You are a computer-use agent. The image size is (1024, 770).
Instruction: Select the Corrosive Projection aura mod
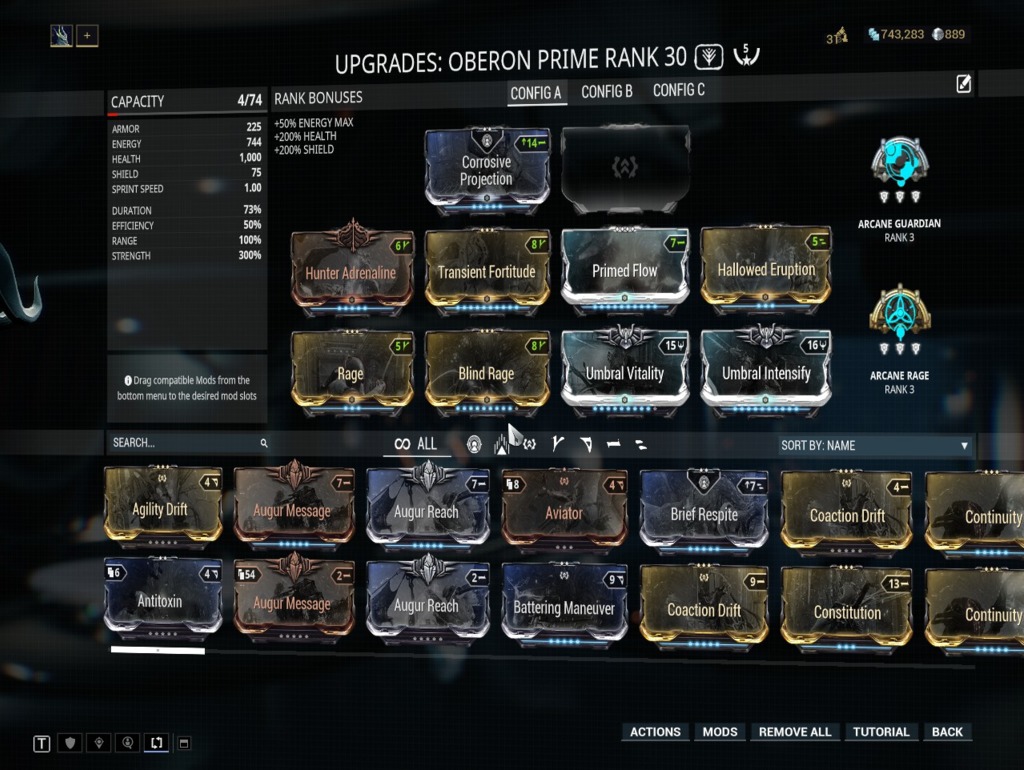click(x=486, y=168)
